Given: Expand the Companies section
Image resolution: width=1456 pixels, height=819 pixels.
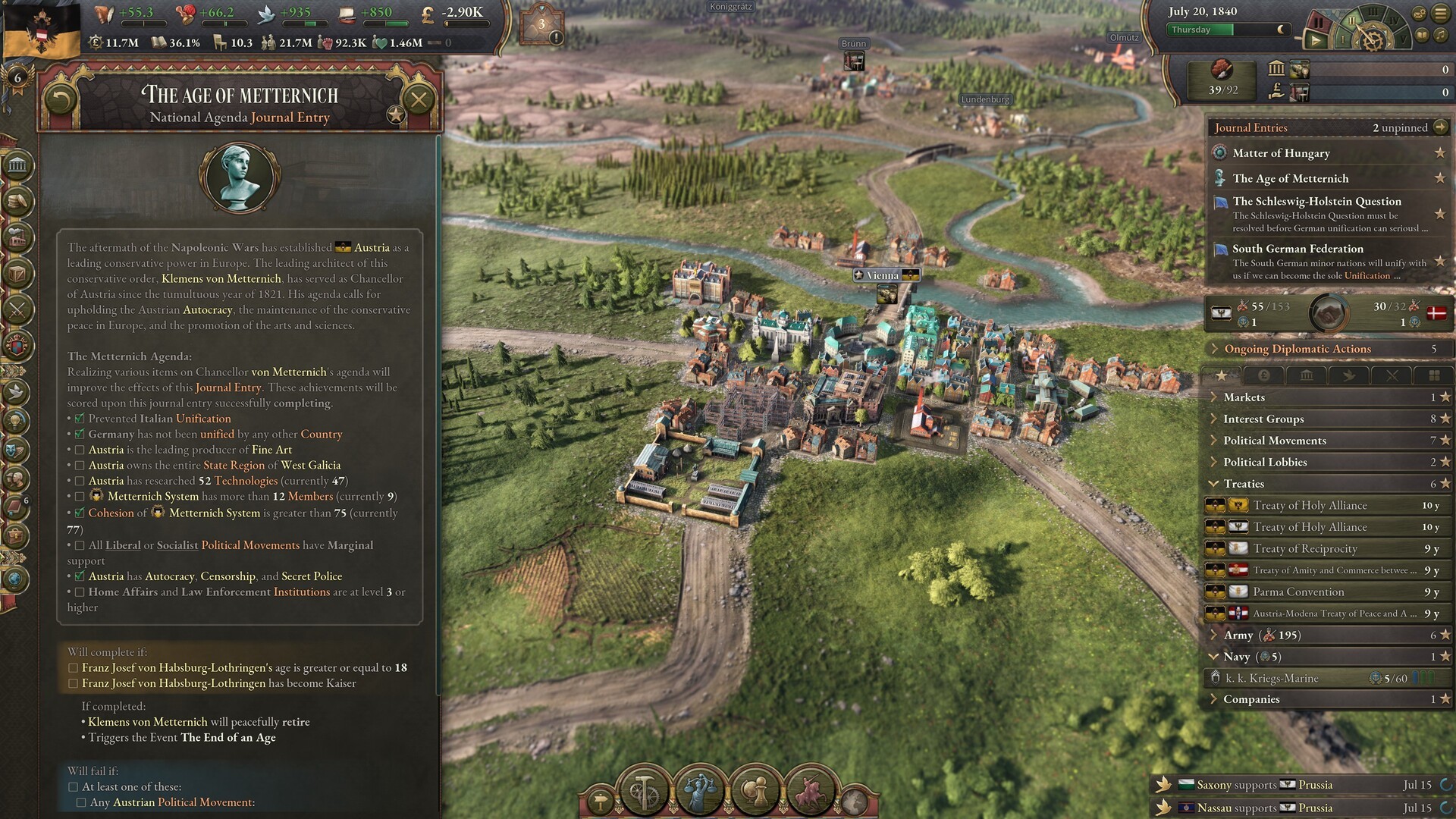Looking at the screenshot, I should pos(1251,699).
